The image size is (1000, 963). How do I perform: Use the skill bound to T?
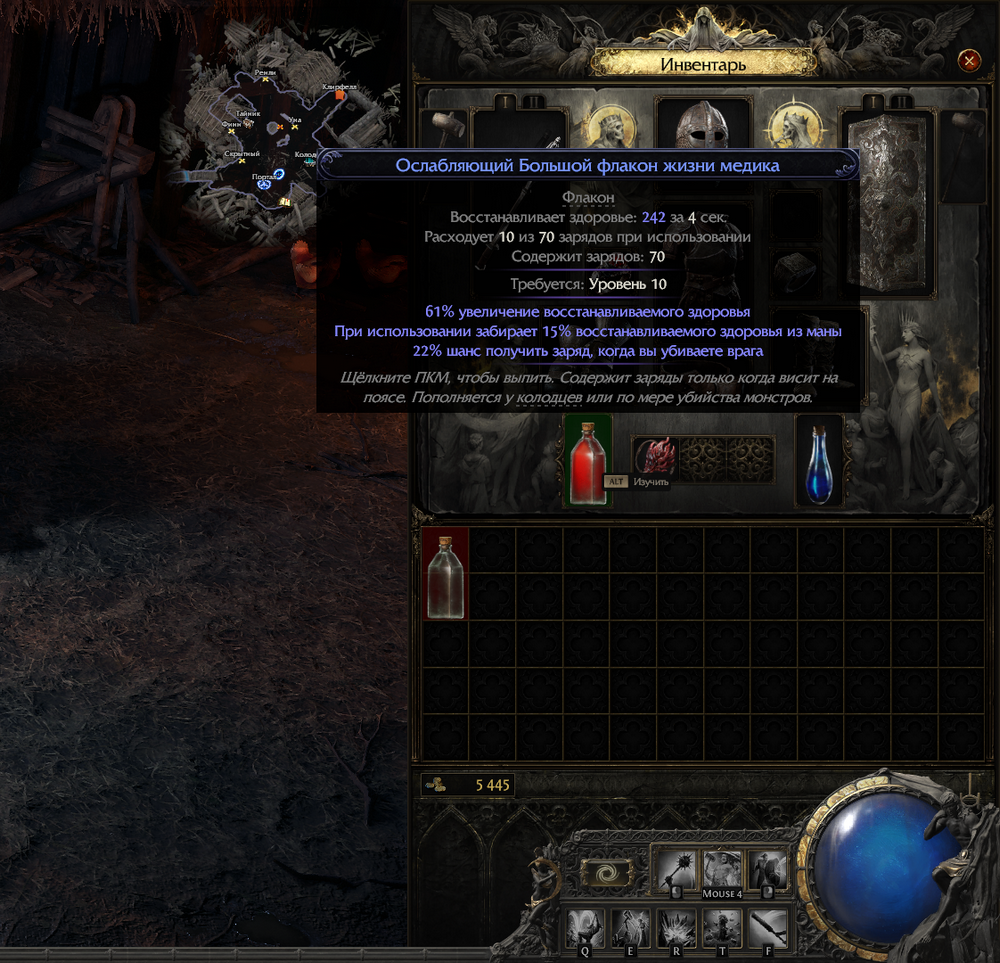[x=722, y=929]
